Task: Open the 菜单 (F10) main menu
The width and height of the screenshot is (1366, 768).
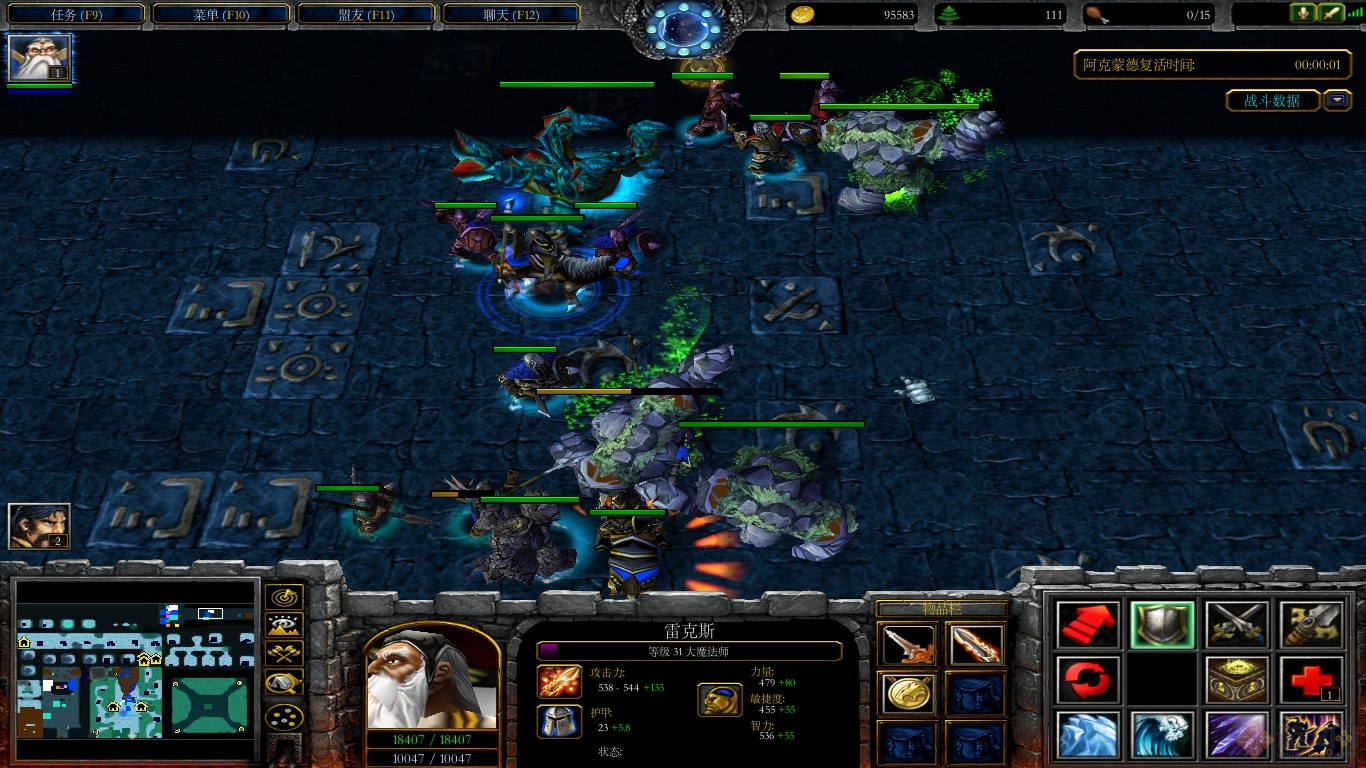Action: tap(220, 15)
